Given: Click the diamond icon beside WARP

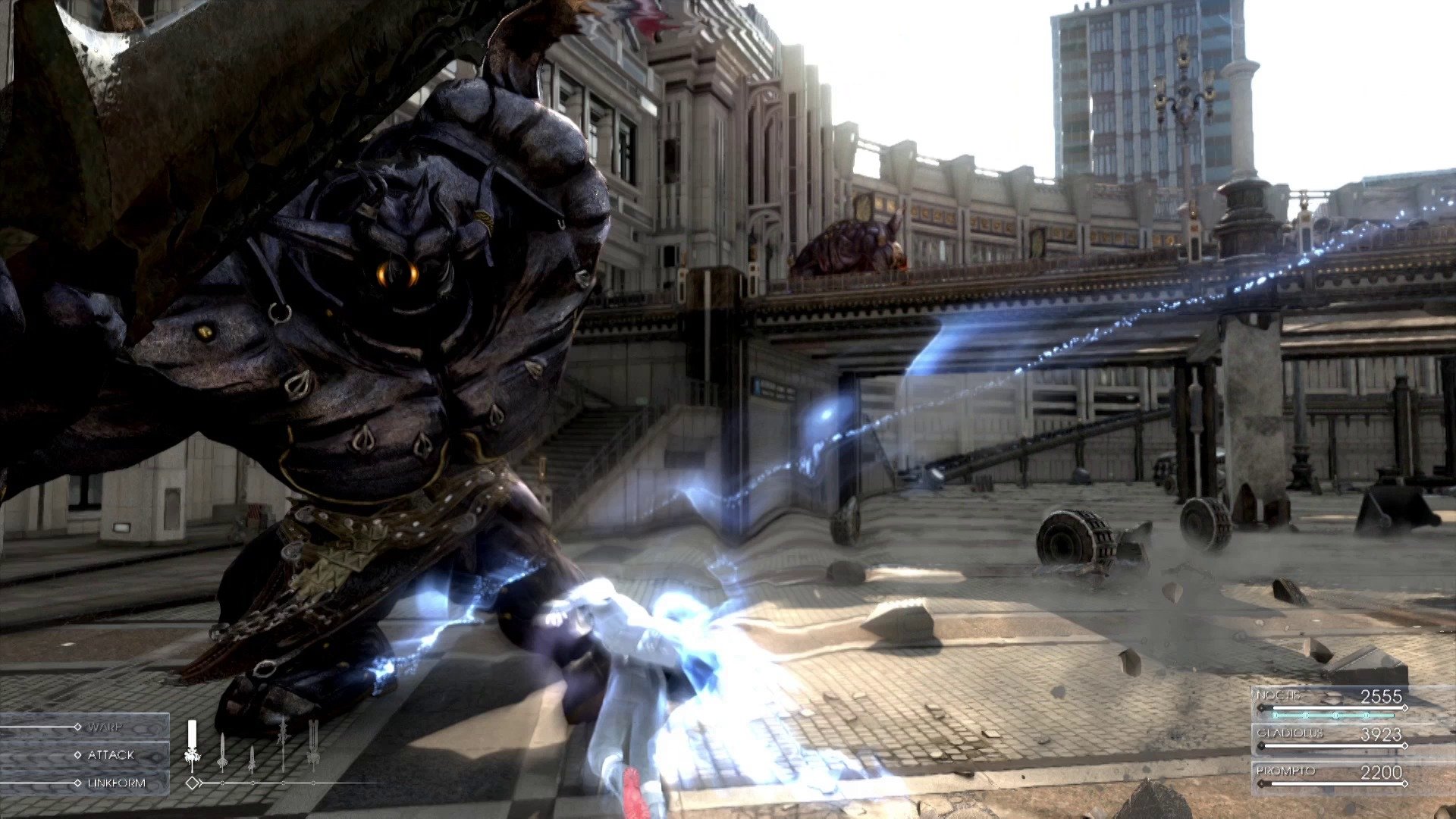Looking at the screenshot, I should (77, 727).
